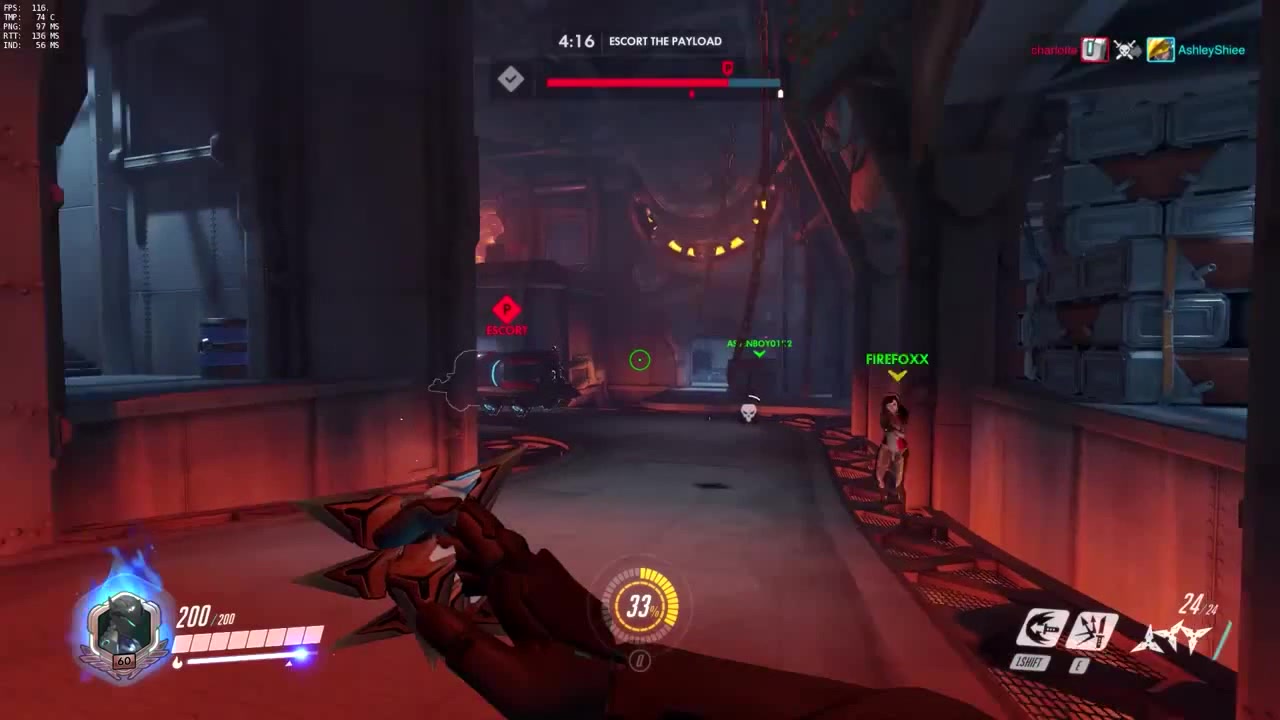Expand the FIREFOXX player nameplate chevron
1280x720 pixels.
[896, 377]
